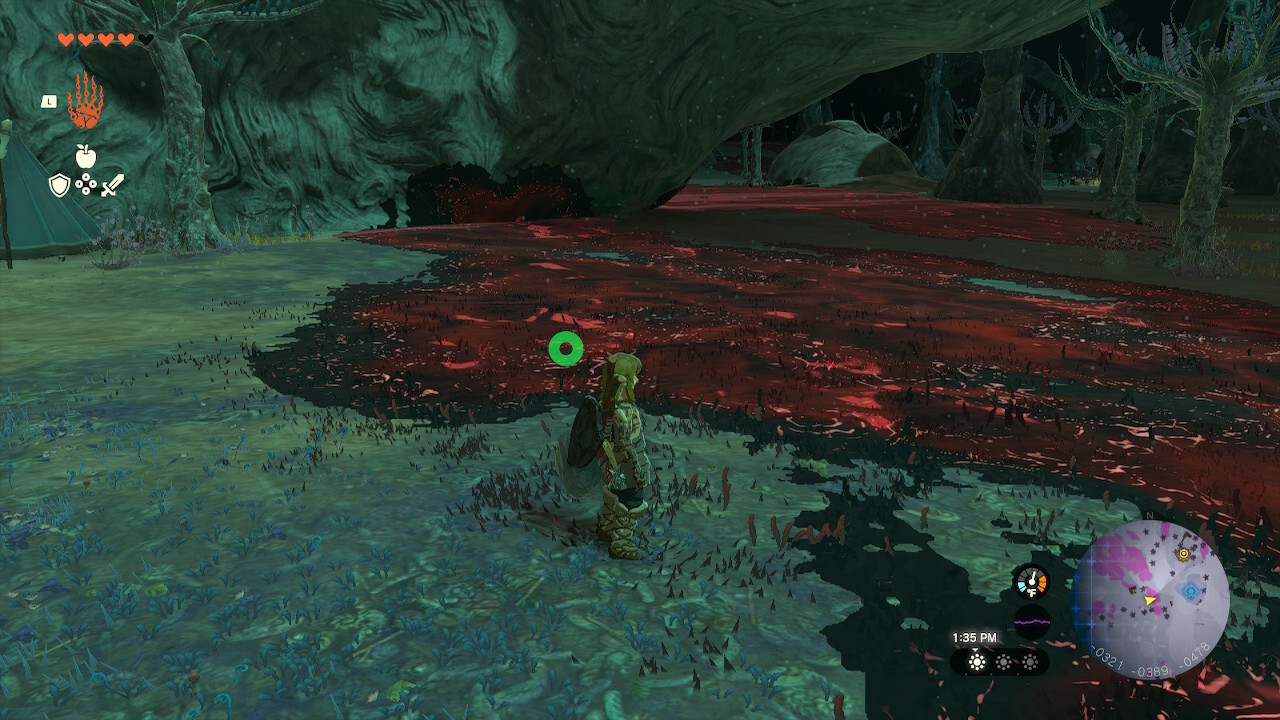Activate the orange Ultrahand ability icon
The image size is (1280, 720).
pos(85,101)
